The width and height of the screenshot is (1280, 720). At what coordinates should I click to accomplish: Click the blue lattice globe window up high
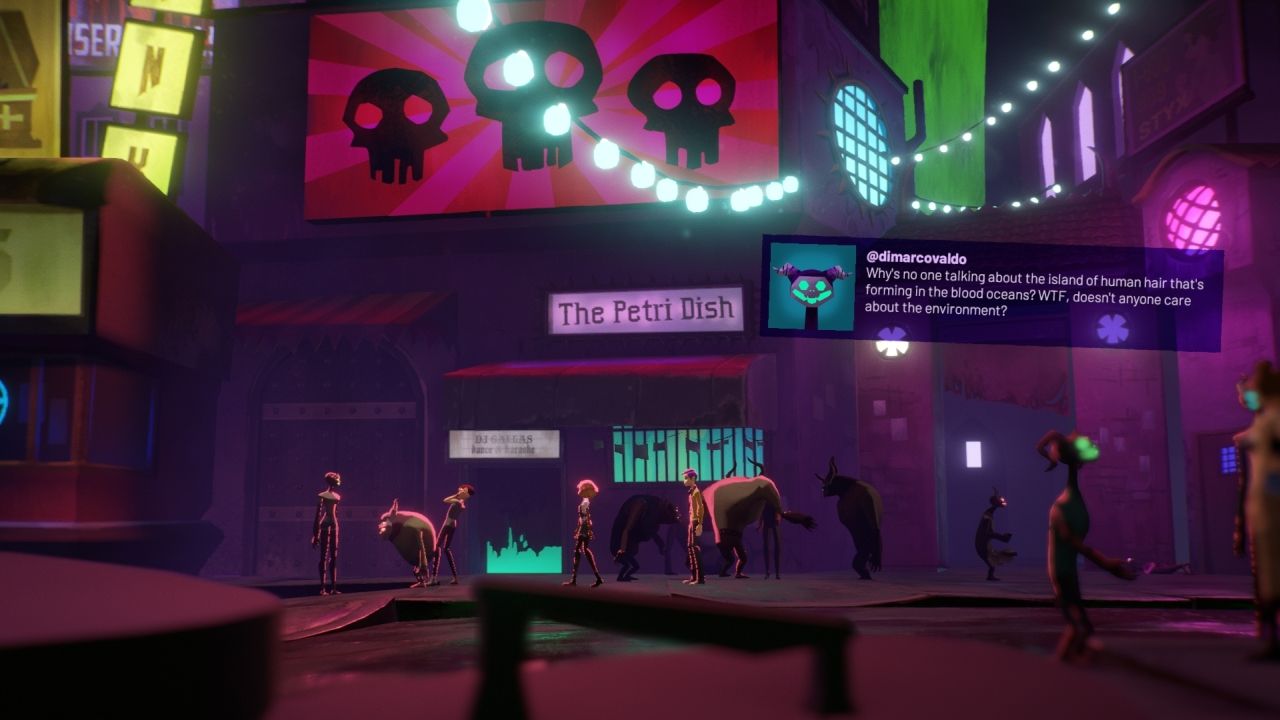click(855, 125)
